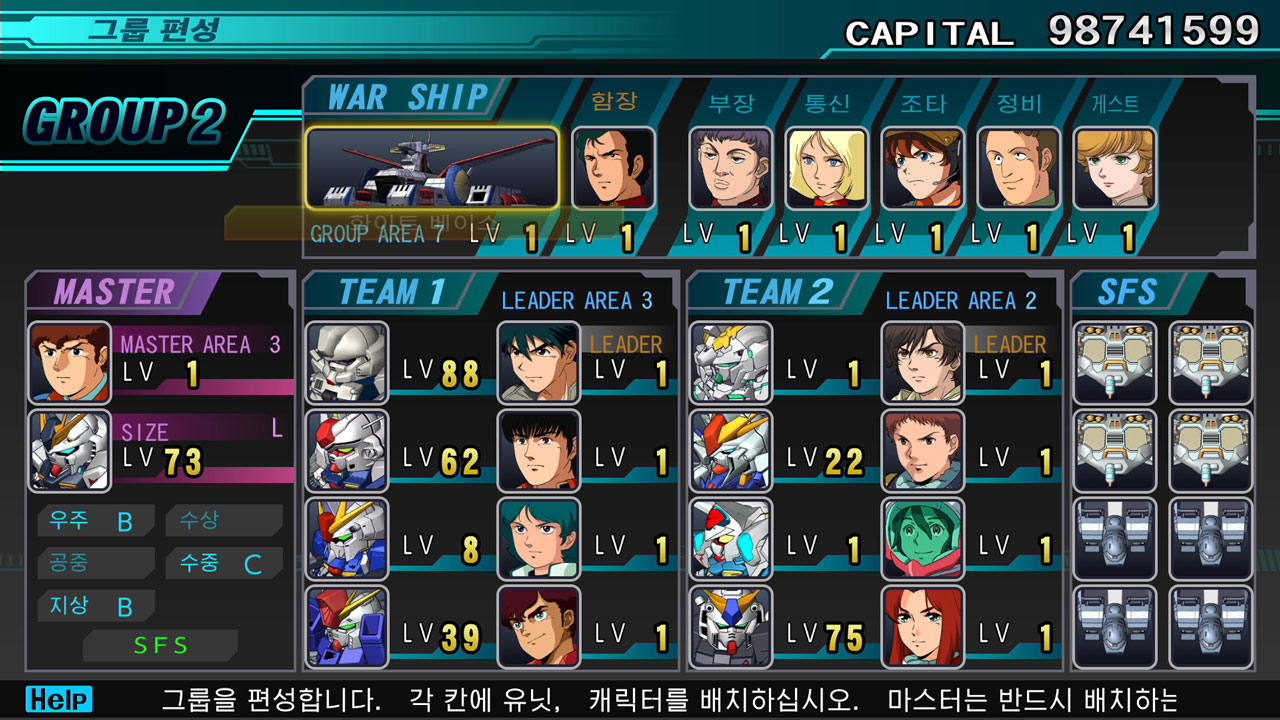Image resolution: width=1280 pixels, height=720 pixels.
Task: Select Team 1 leader pilot portrait
Action: tap(539, 362)
